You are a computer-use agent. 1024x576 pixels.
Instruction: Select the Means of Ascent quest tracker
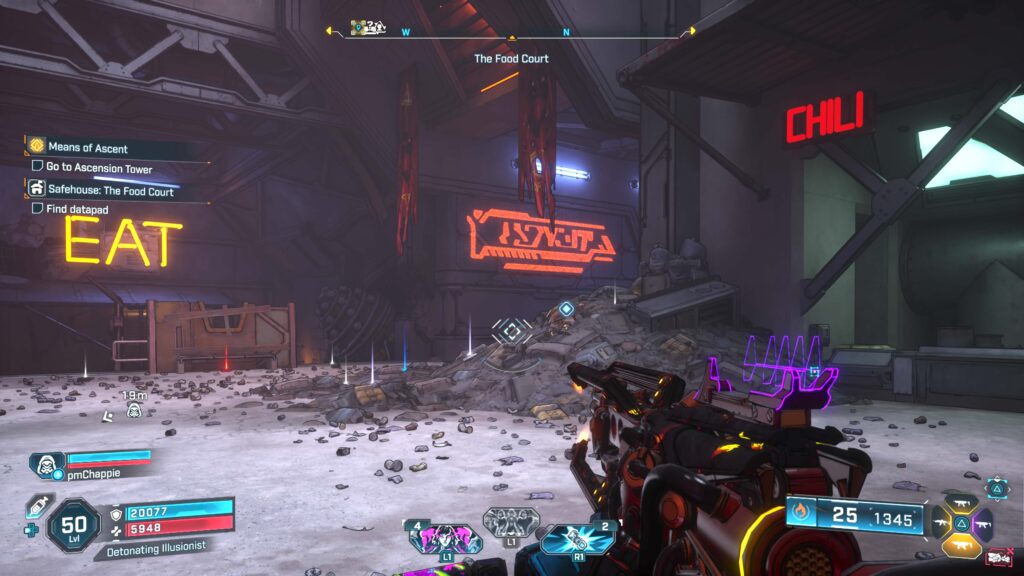click(87, 148)
